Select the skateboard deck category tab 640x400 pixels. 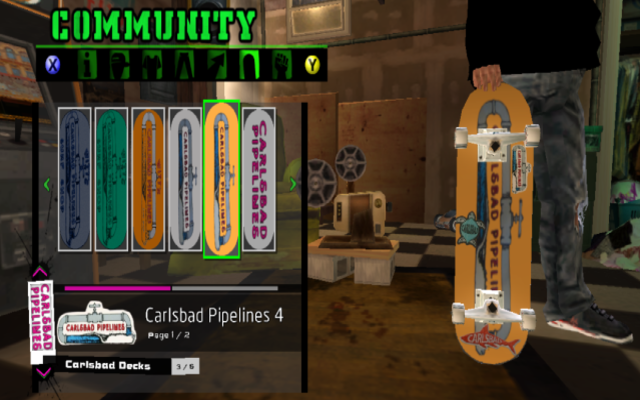[249, 65]
